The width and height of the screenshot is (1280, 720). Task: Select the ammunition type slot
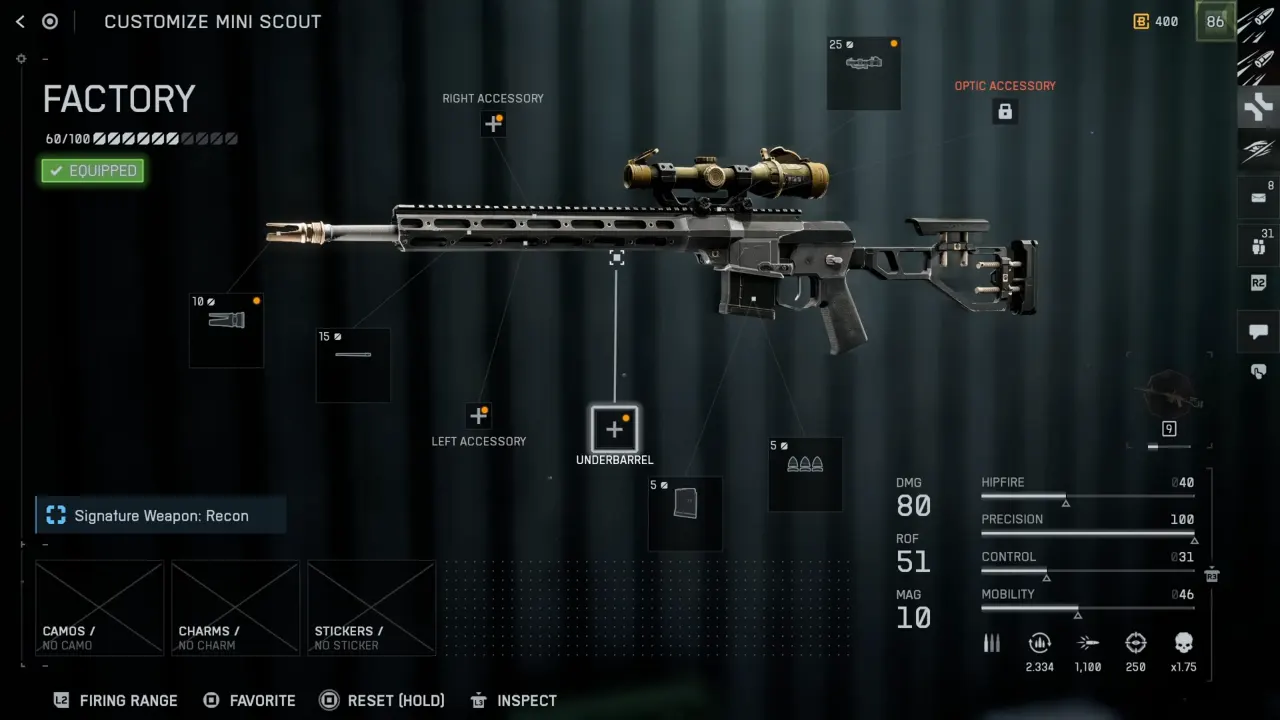pyautogui.click(x=805, y=474)
